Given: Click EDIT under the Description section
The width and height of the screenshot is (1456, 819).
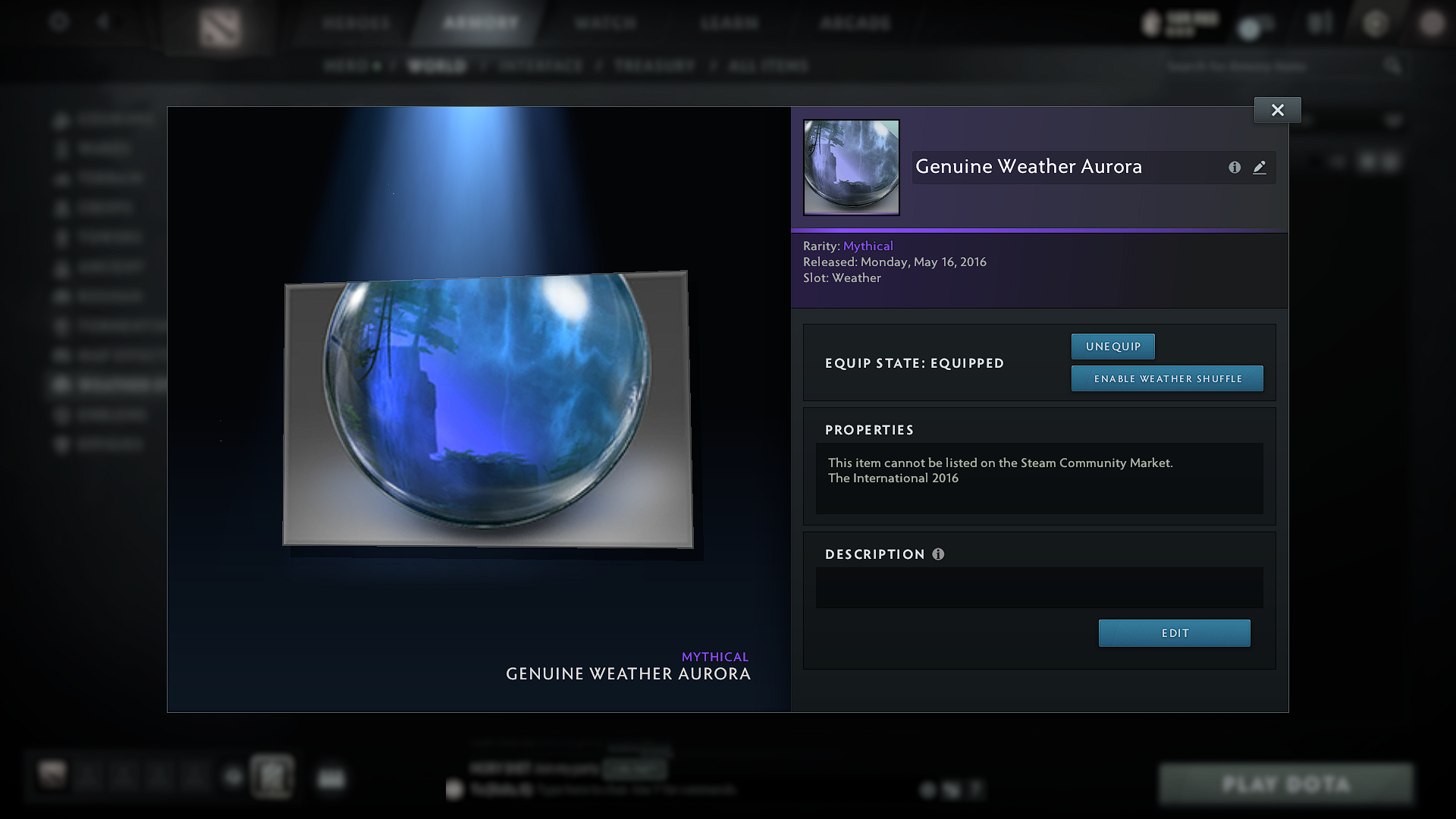Looking at the screenshot, I should [1174, 633].
